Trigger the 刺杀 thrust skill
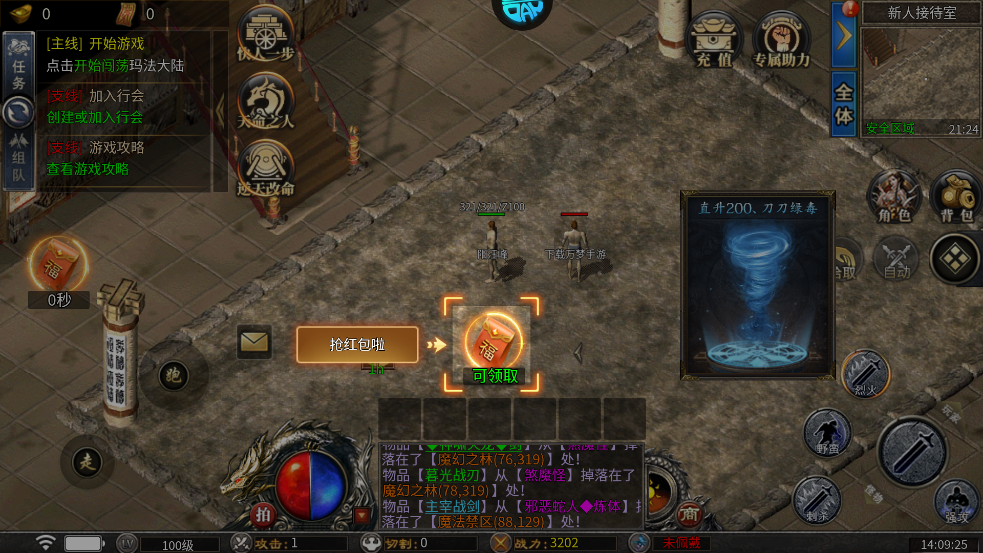Screen dimensions: 983x553 pos(816,498)
